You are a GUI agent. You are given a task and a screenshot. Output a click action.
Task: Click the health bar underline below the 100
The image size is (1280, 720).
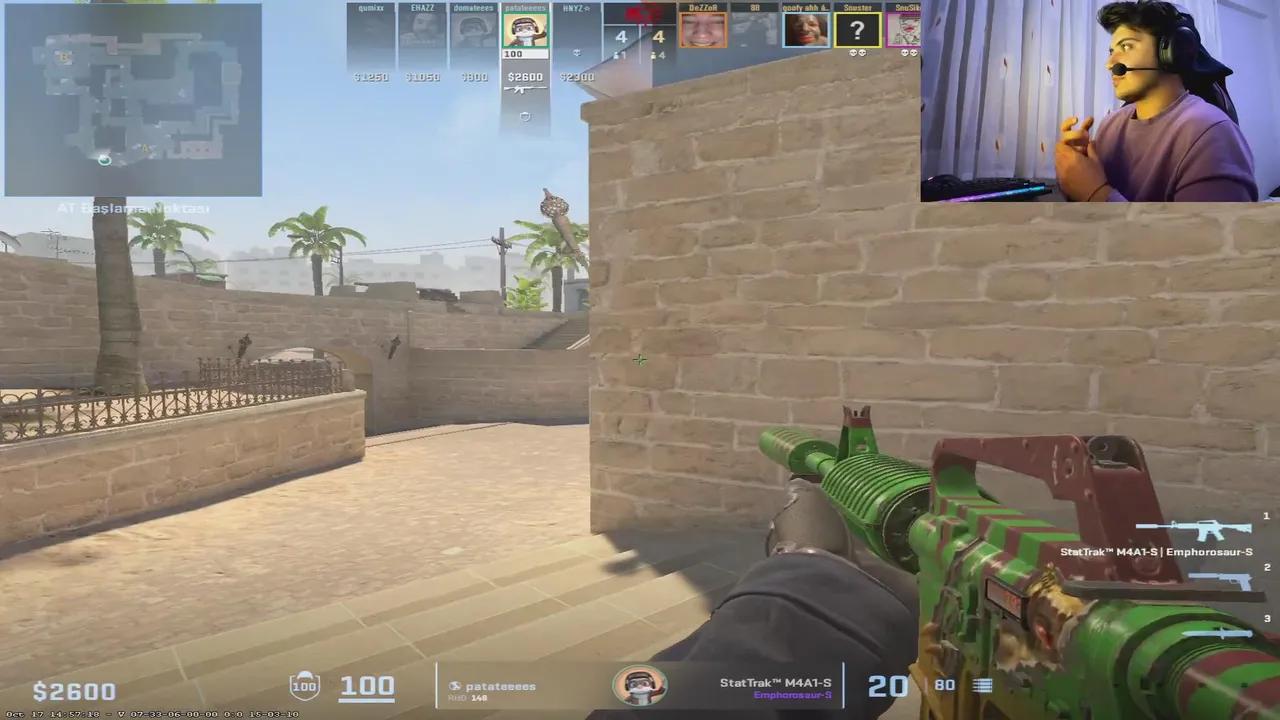click(364, 701)
